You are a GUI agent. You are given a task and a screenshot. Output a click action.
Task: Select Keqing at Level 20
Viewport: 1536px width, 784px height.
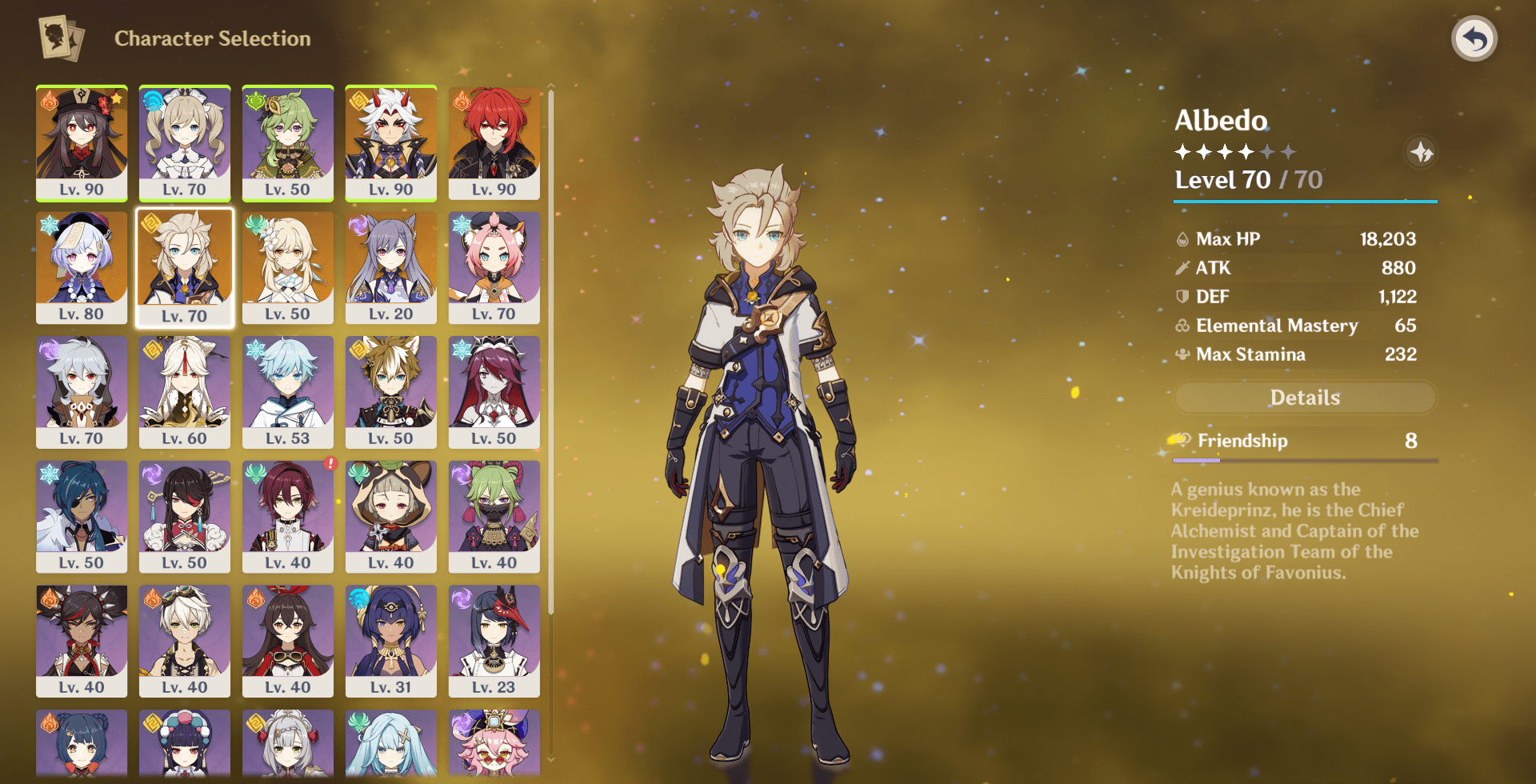390,266
